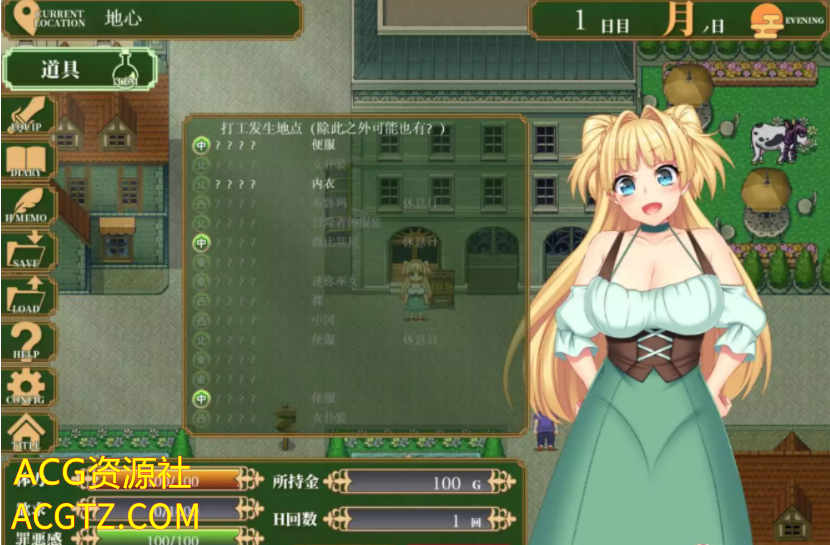Select the 内衣 list entry
This screenshot has width=830, height=545.
pyautogui.click(x=325, y=184)
